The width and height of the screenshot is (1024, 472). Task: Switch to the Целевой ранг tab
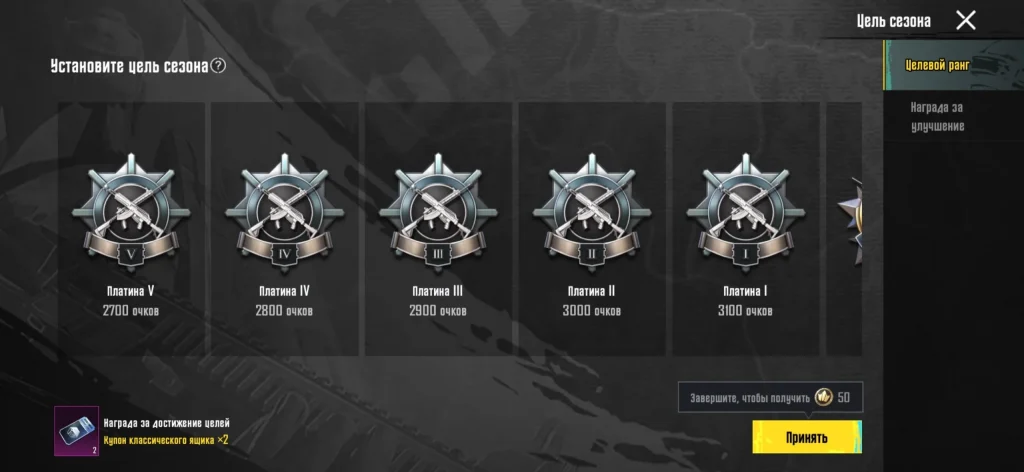pyautogui.click(x=938, y=65)
